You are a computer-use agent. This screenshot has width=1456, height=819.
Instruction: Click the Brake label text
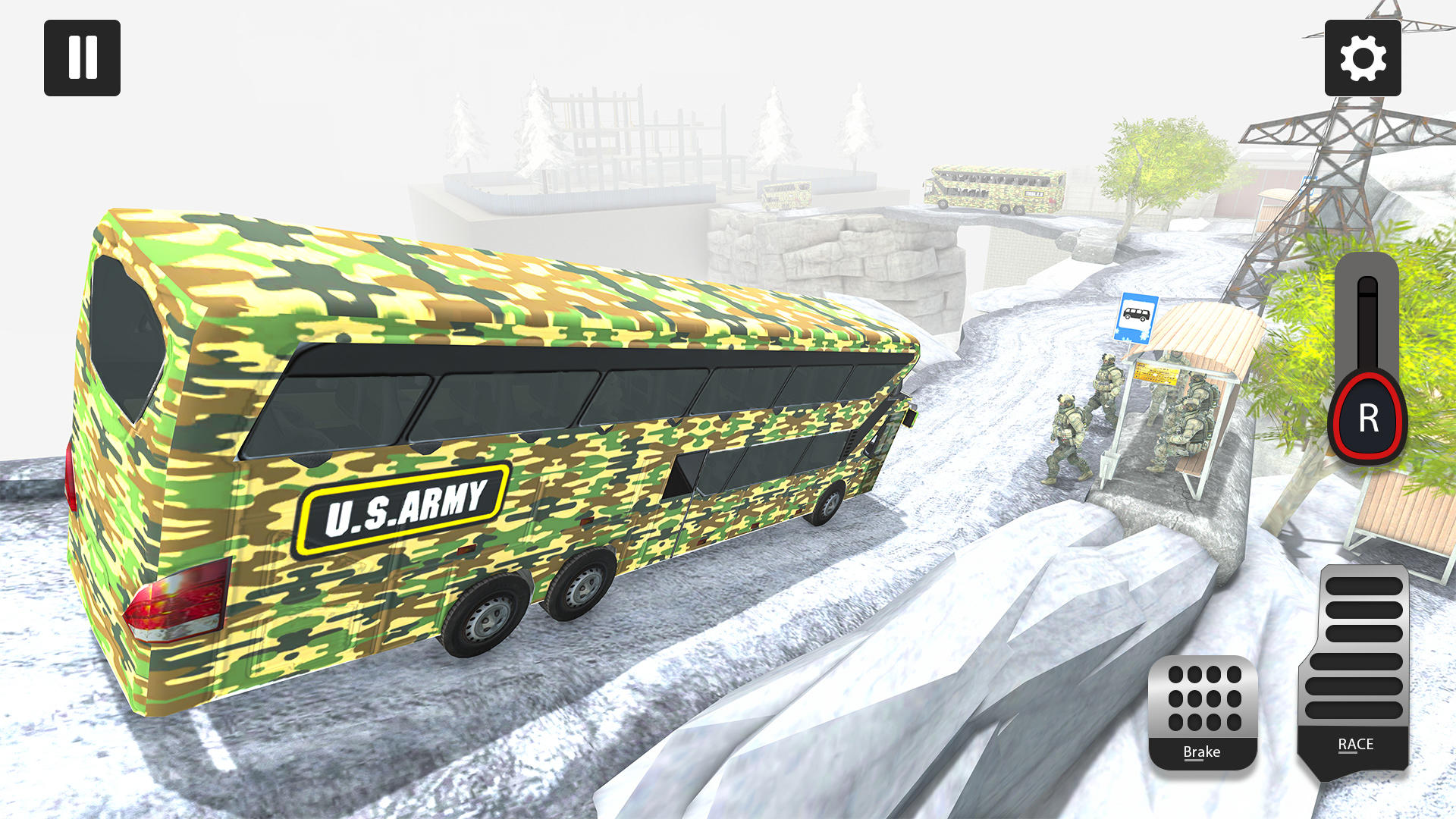(1202, 752)
